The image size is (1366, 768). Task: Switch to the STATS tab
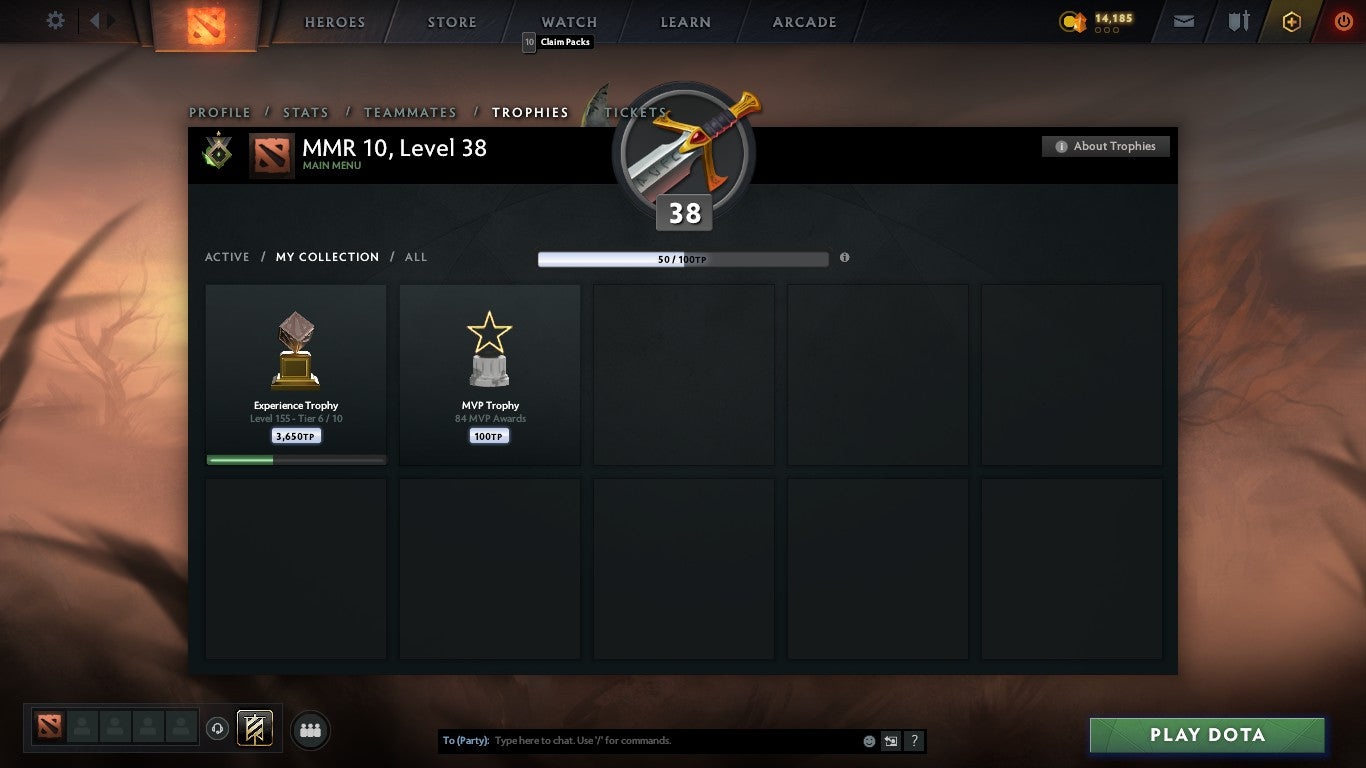pyautogui.click(x=305, y=112)
